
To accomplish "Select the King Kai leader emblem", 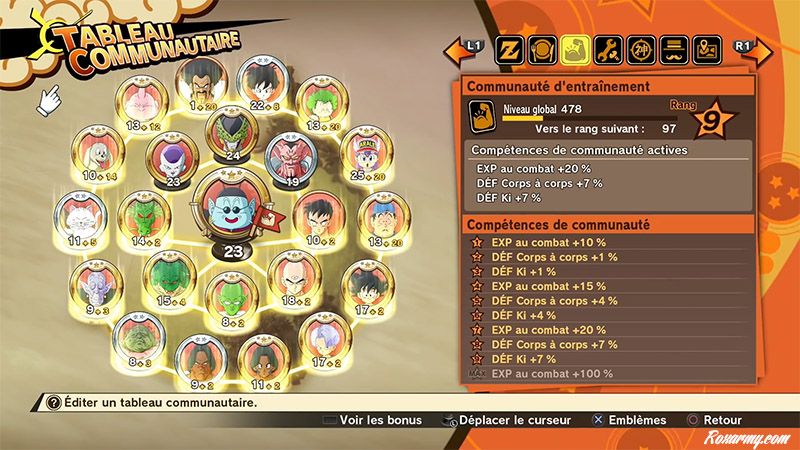I will [x=234, y=211].
